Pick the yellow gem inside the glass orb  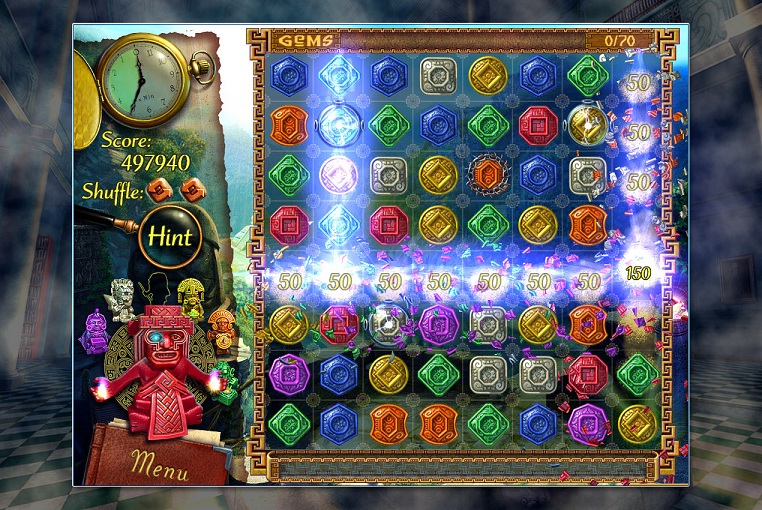(587, 125)
